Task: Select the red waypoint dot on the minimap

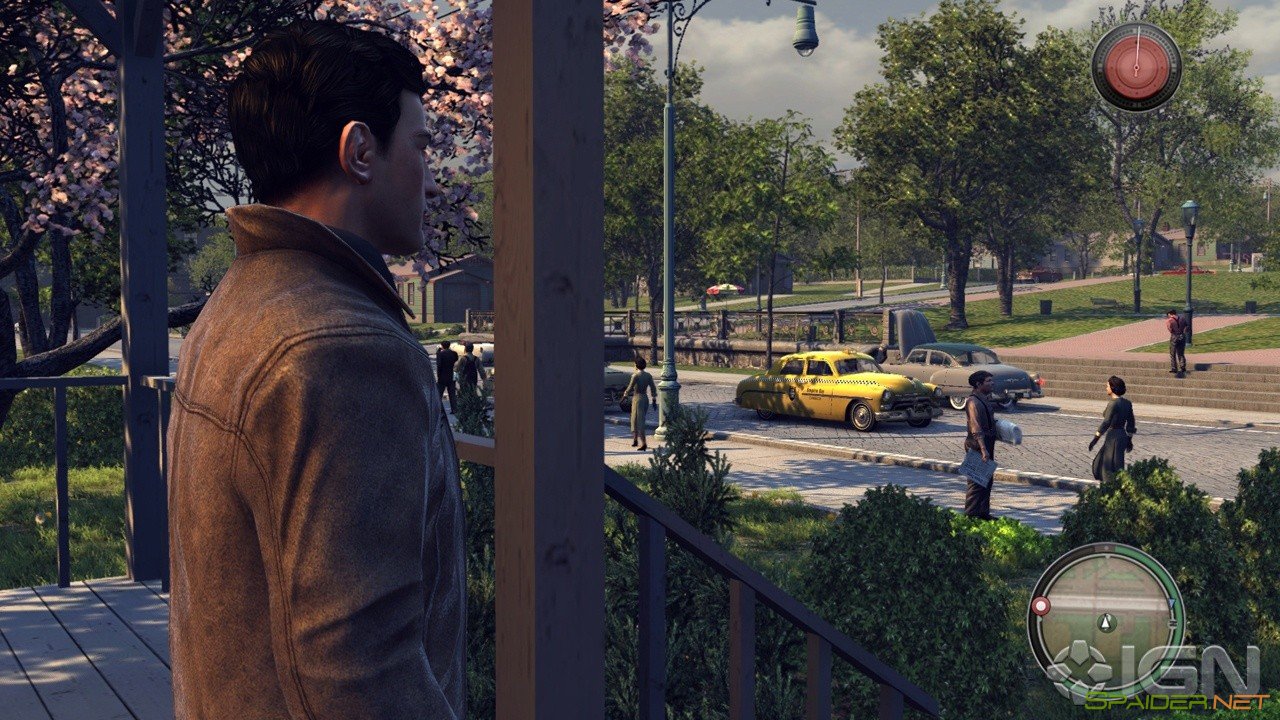Action: (x=1043, y=605)
